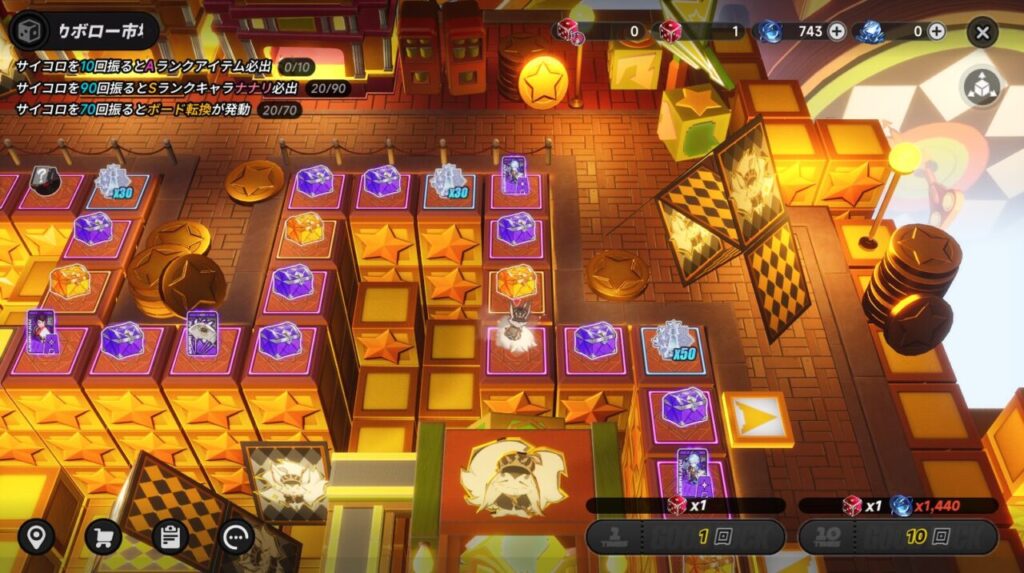This screenshot has width=1024, height=573.
Task: Open the three-dot more options button
Action: point(237,537)
